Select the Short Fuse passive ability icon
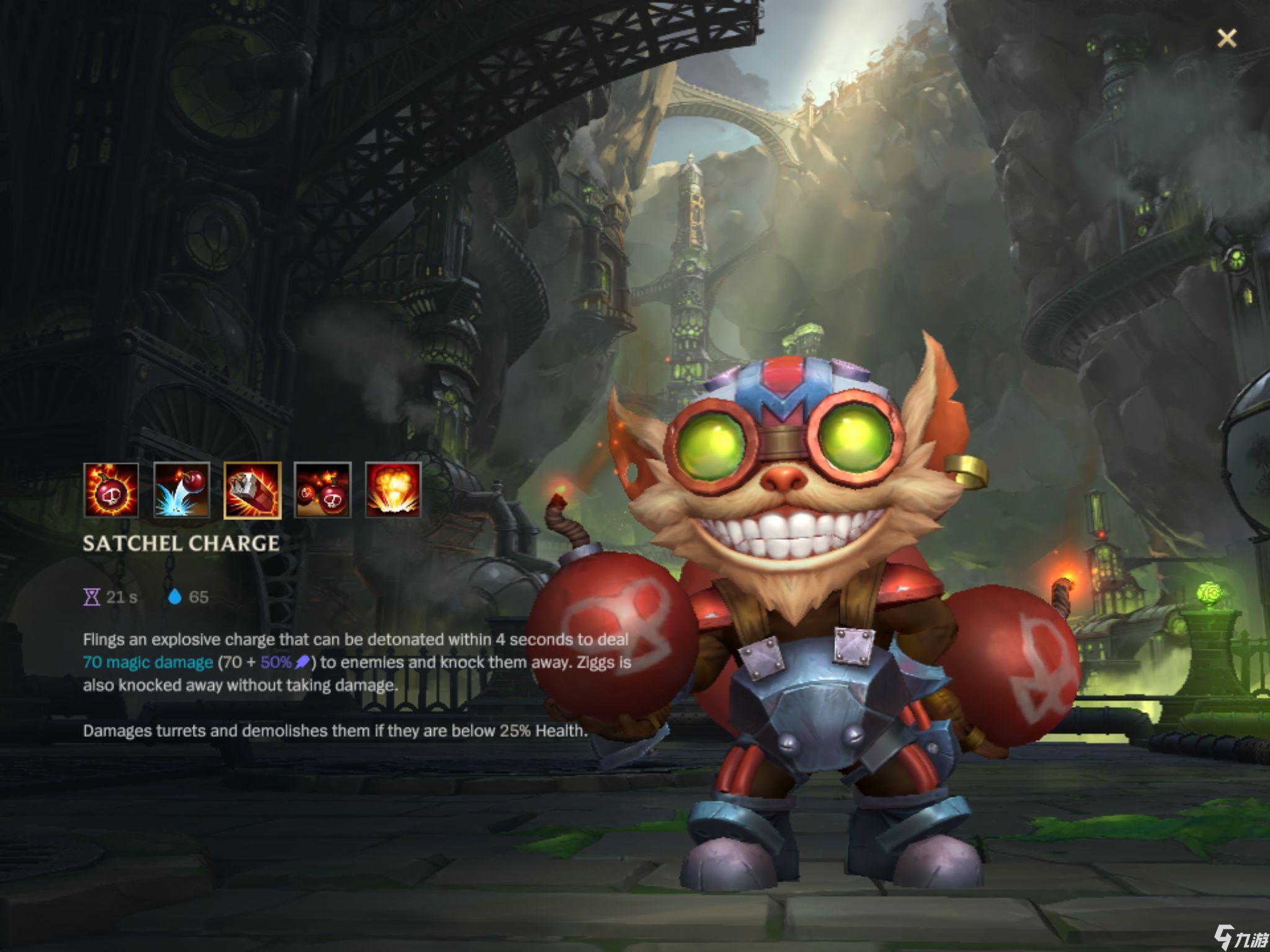The image size is (1270, 952). [111, 490]
